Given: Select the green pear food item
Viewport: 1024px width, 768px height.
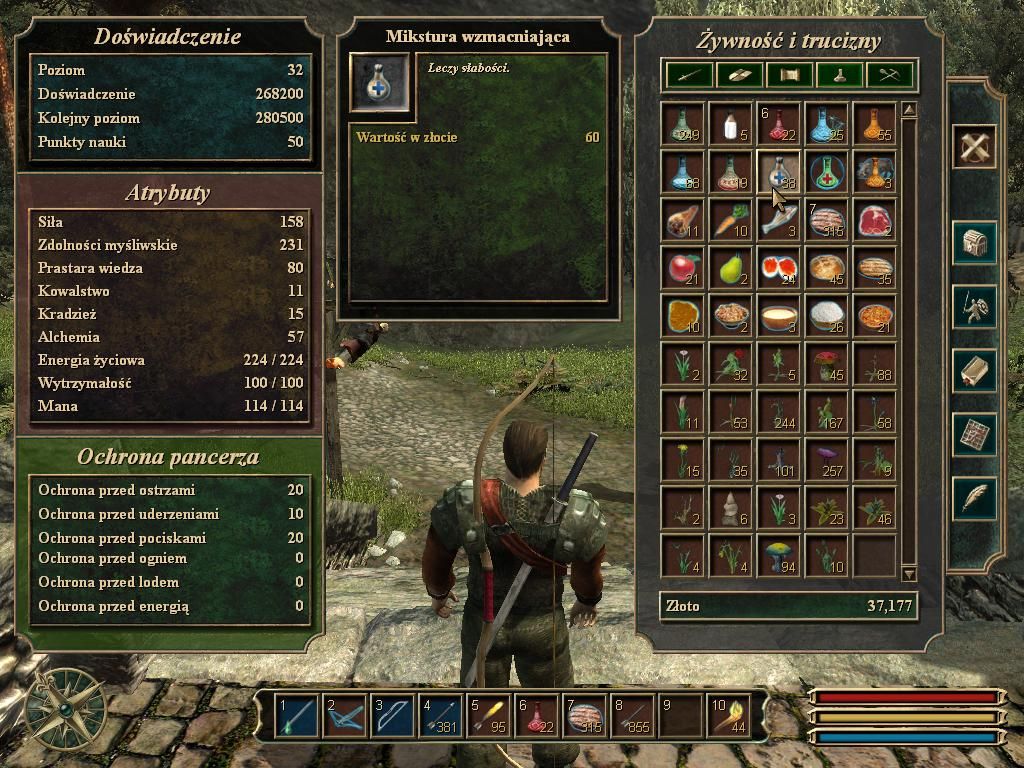Looking at the screenshot, I should coord(731,267).
